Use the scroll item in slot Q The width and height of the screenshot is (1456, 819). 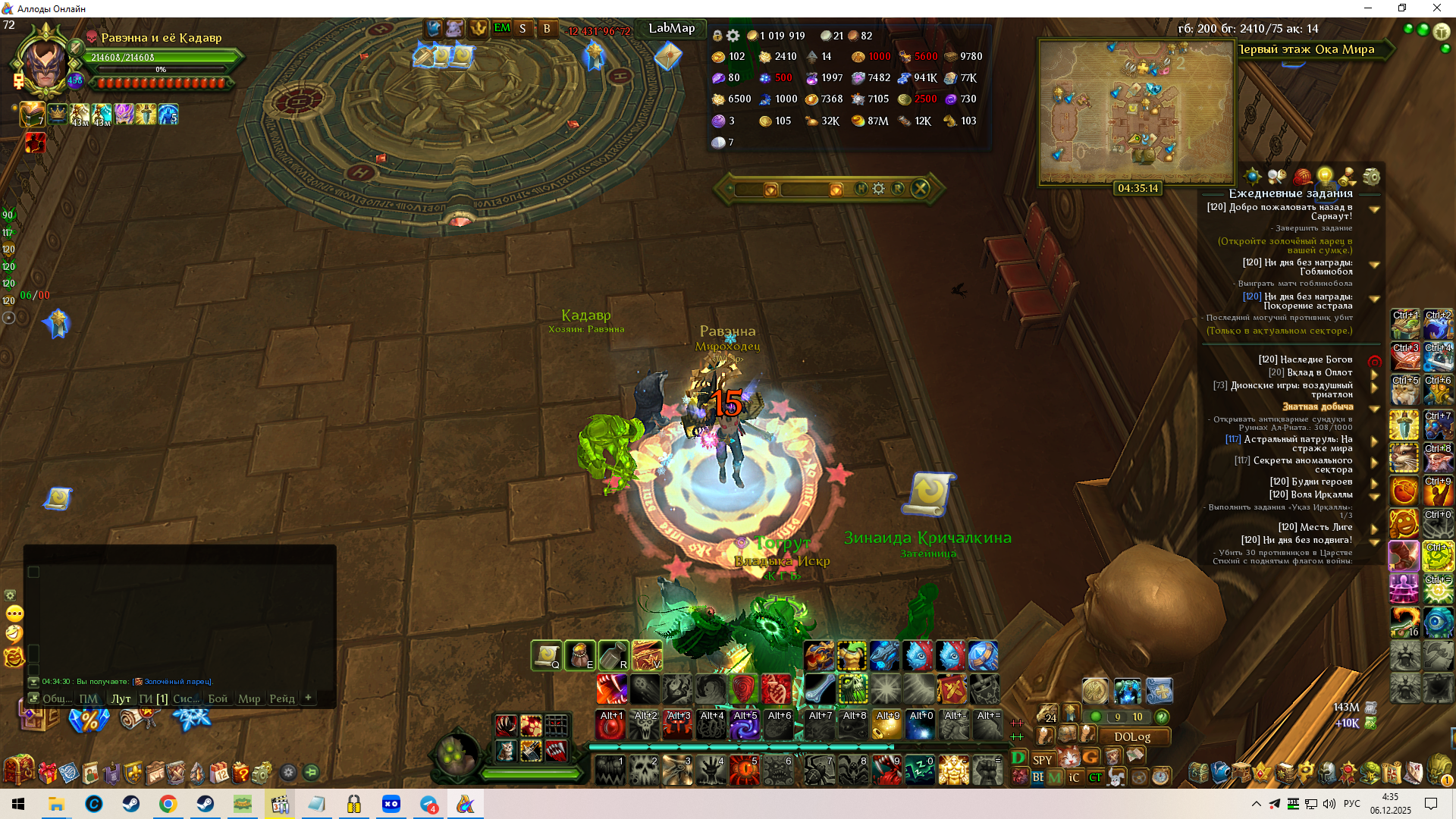pyautogui.click(x=546, y=656)
